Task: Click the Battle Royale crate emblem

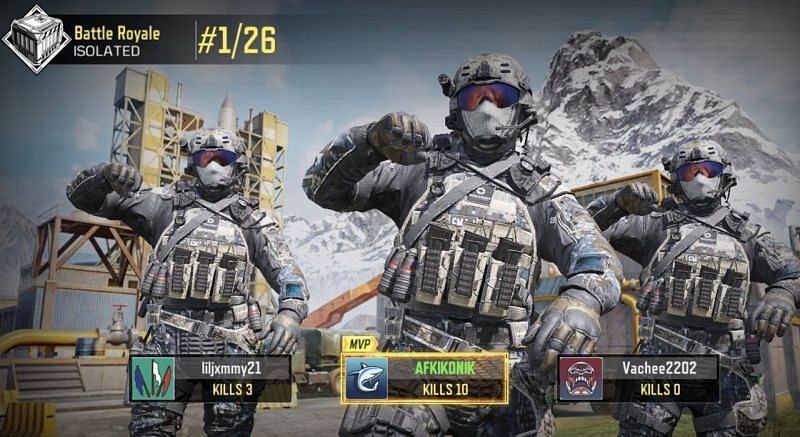Action: click(35, 38)
